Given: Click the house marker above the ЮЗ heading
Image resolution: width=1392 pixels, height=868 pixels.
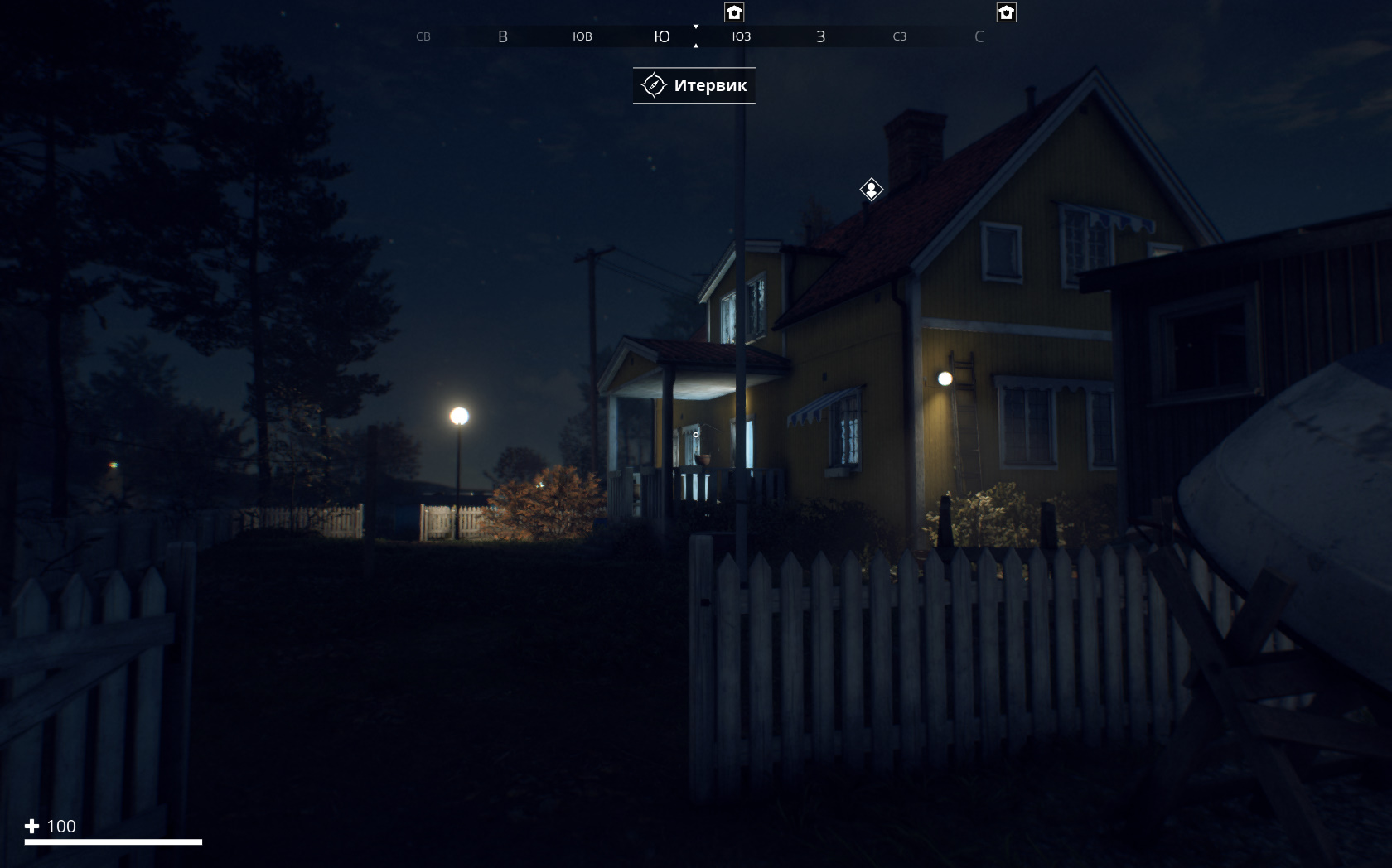Looking at the screenshot, I should tap(734, 12).
